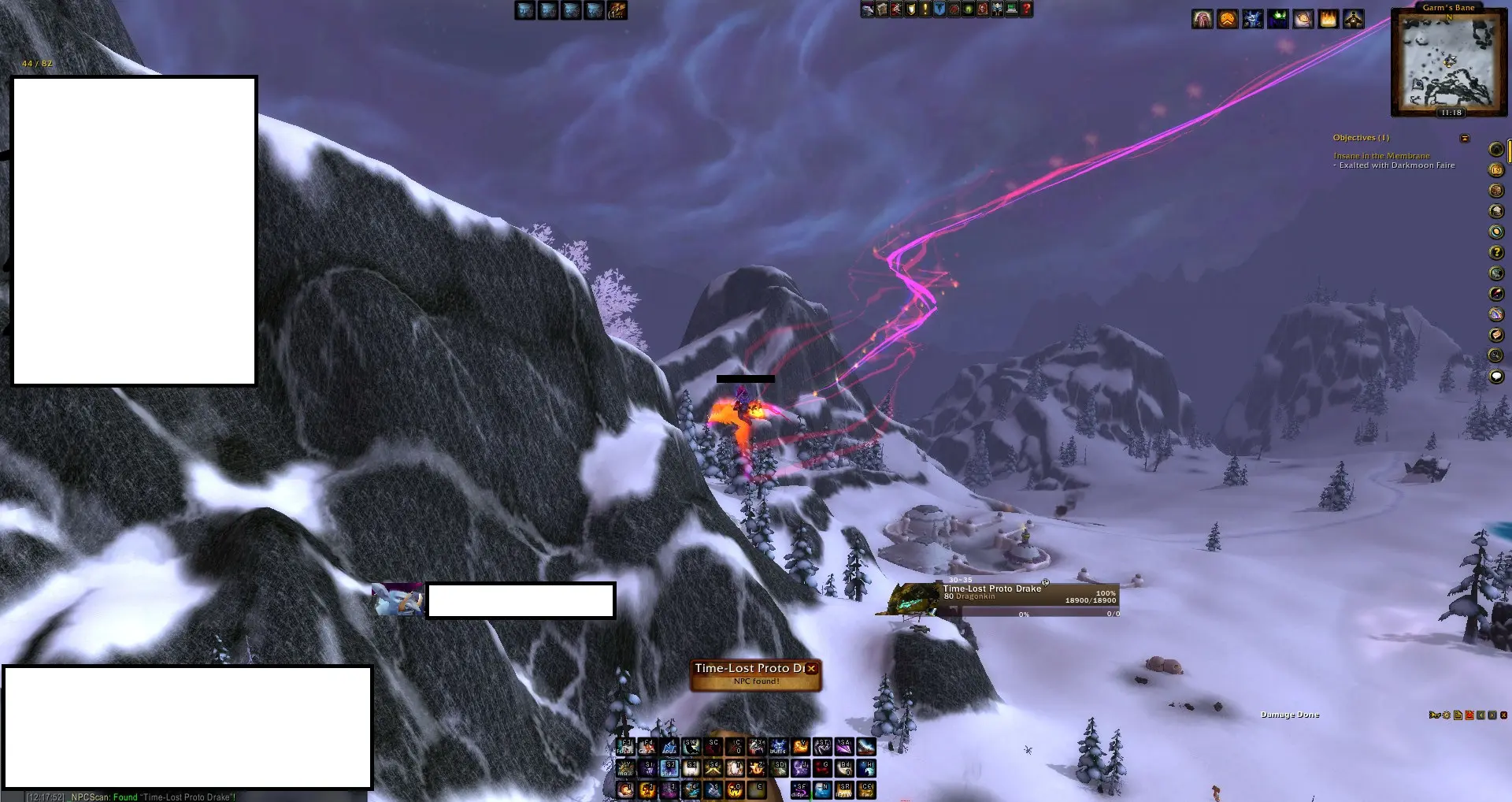Click the red question mark help icon
This screenshot has width=1512, height=802.
(1026, 9)
